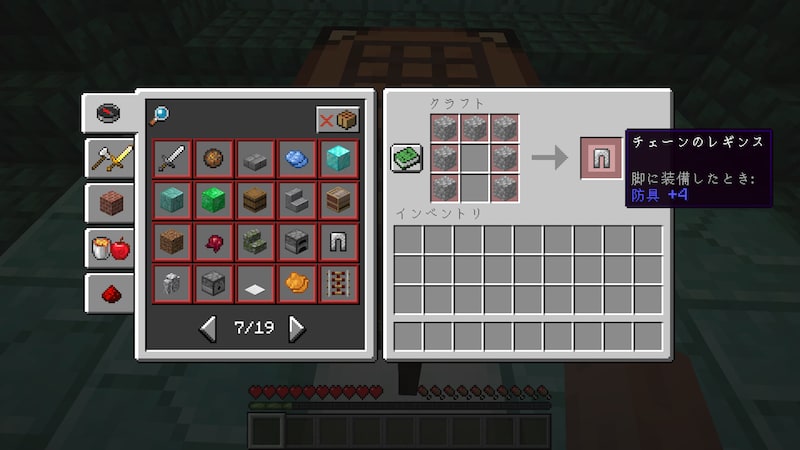This screenshot has width=800, height=450.
Task: Open the food and apple recipes tab
Action: 110,247
